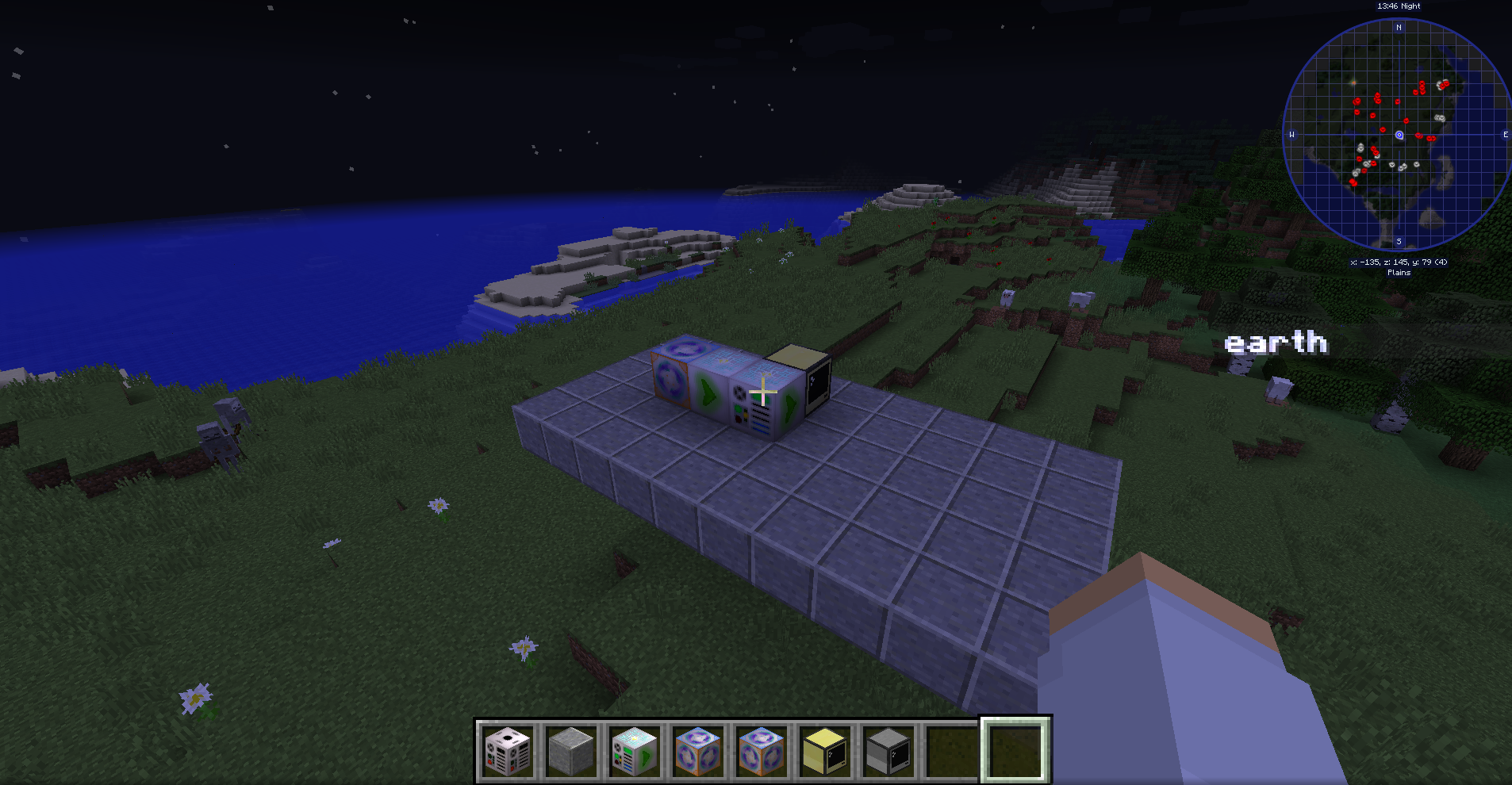Click the W compass marker on the minimap

[1291, 135]
